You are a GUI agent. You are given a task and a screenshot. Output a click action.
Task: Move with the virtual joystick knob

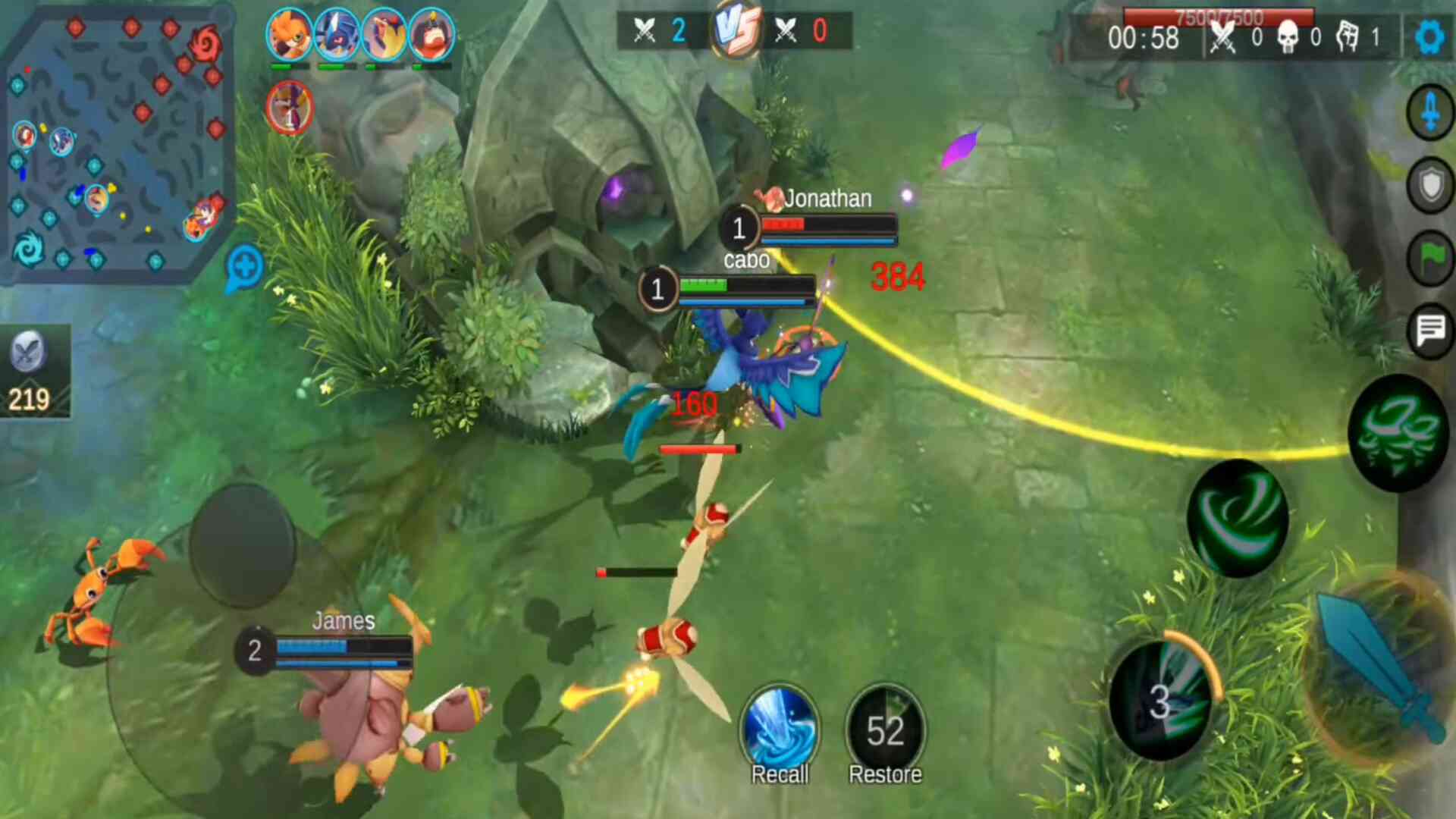tap(242, 545)
